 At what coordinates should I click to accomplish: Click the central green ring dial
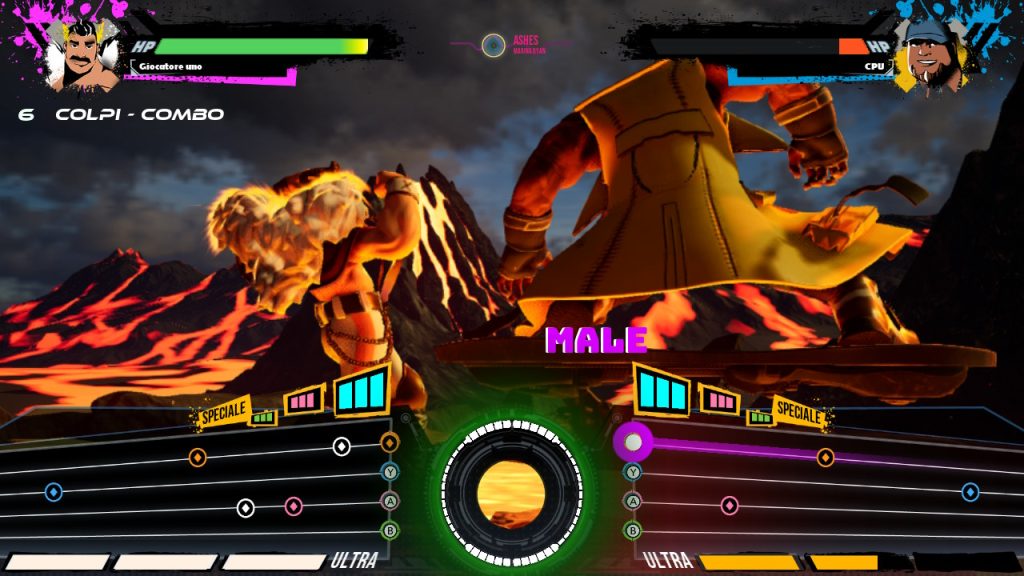[x=511, y=490]
